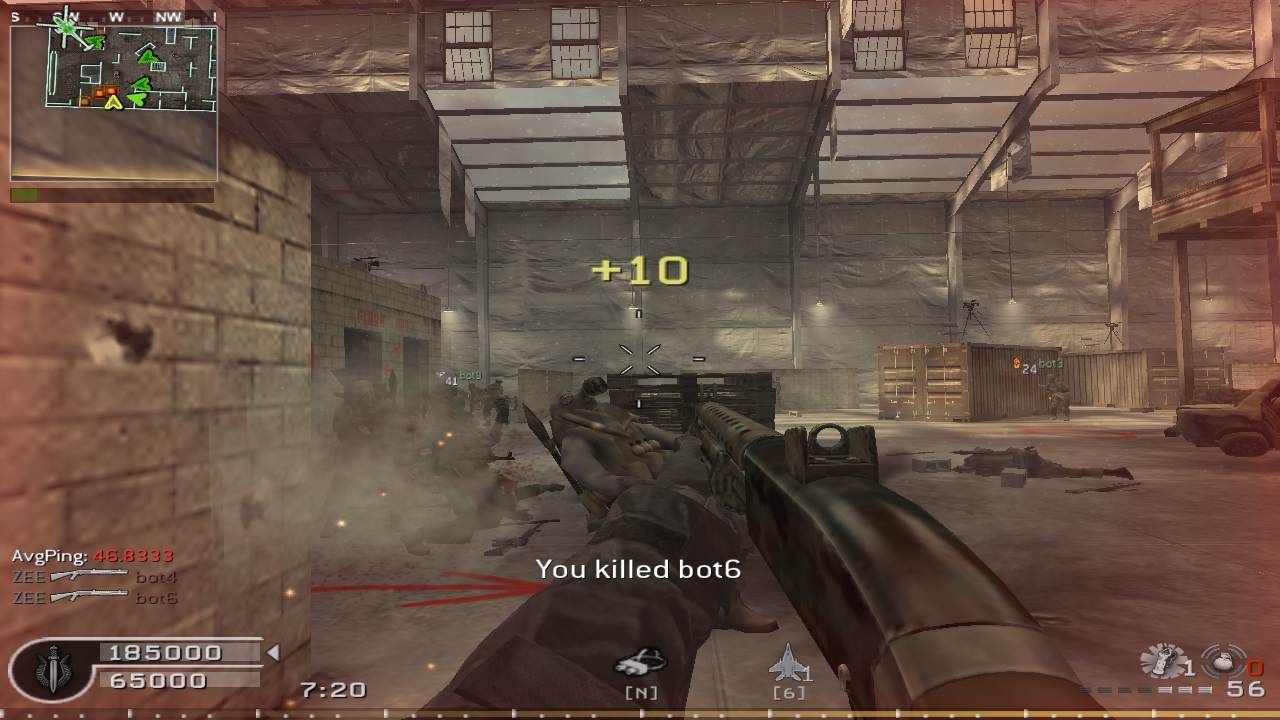Select the frag grenade icon
The image size is (1280, 720).
coord(1222,661)
